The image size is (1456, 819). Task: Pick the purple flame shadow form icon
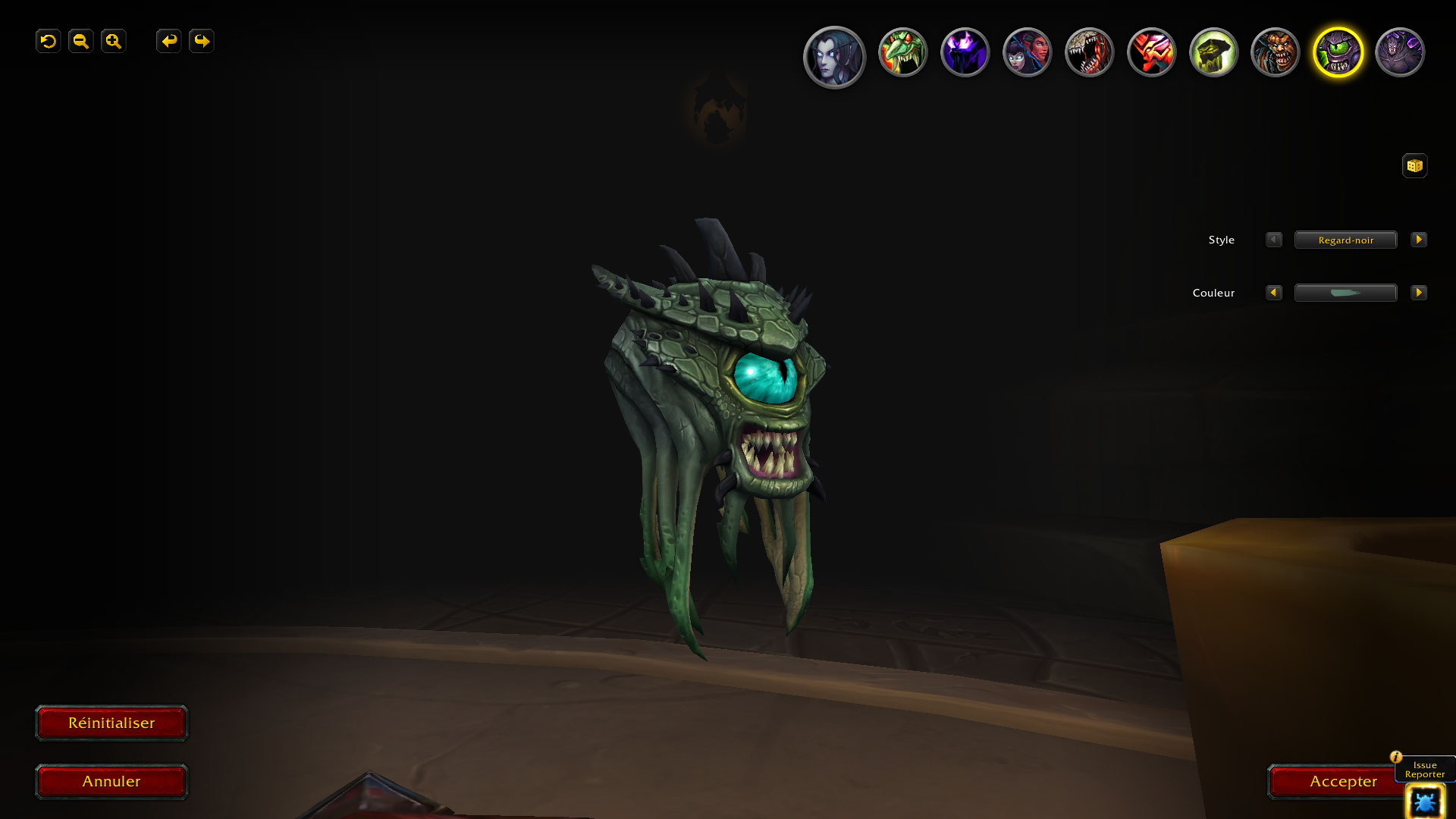965,52
